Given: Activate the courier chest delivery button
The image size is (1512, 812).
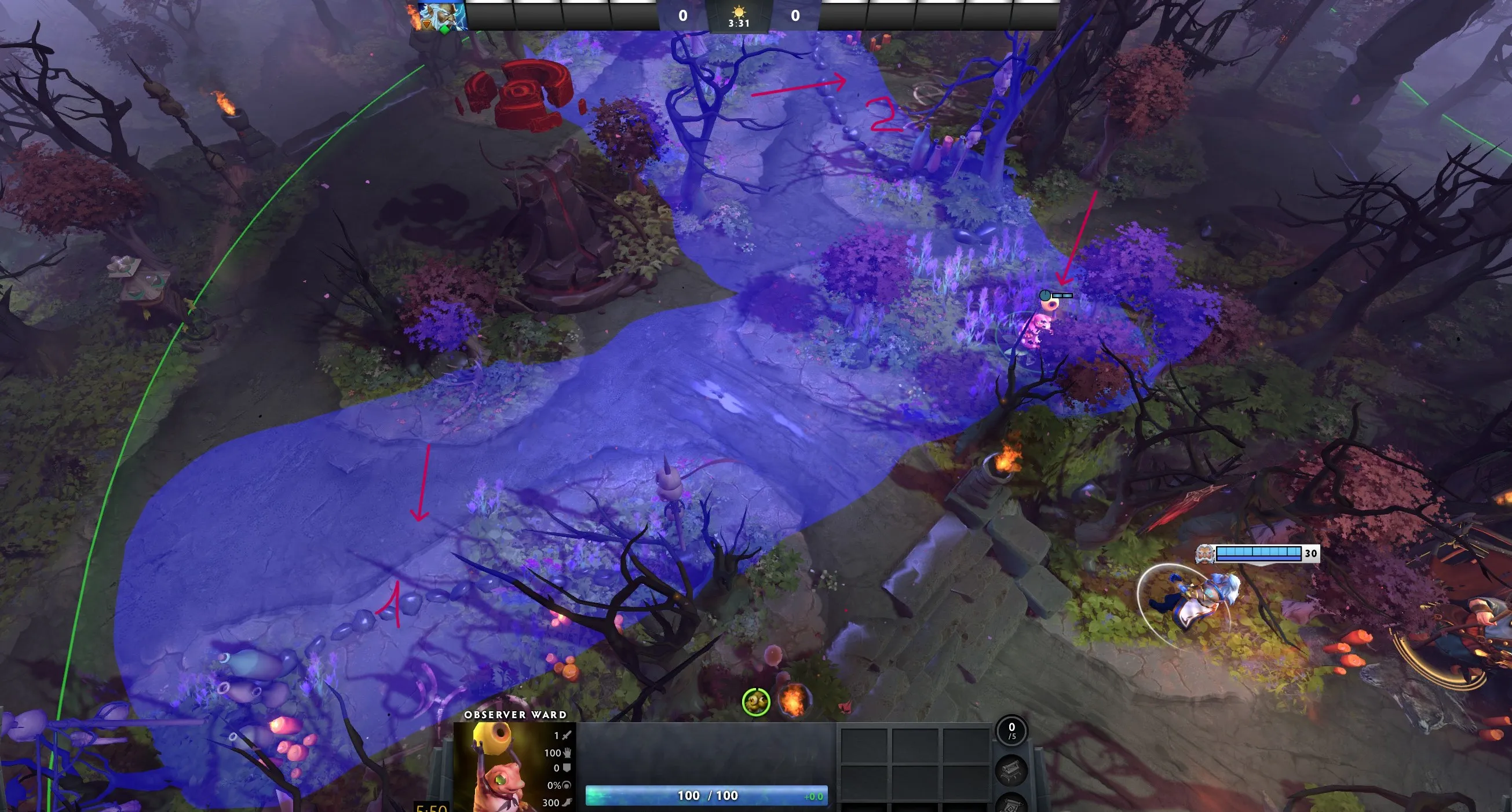Looking at the screenshot, I should pyautogui.click(x=1012, y=770).
